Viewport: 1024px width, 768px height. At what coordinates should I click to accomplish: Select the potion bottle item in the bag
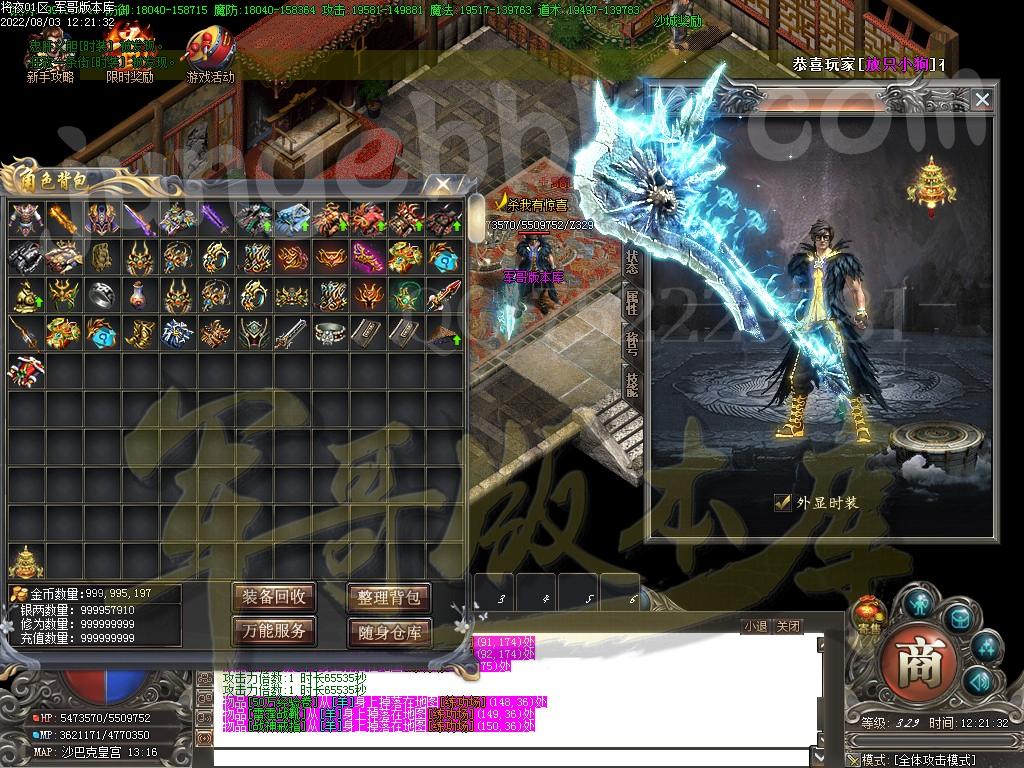tap(140, 295)
